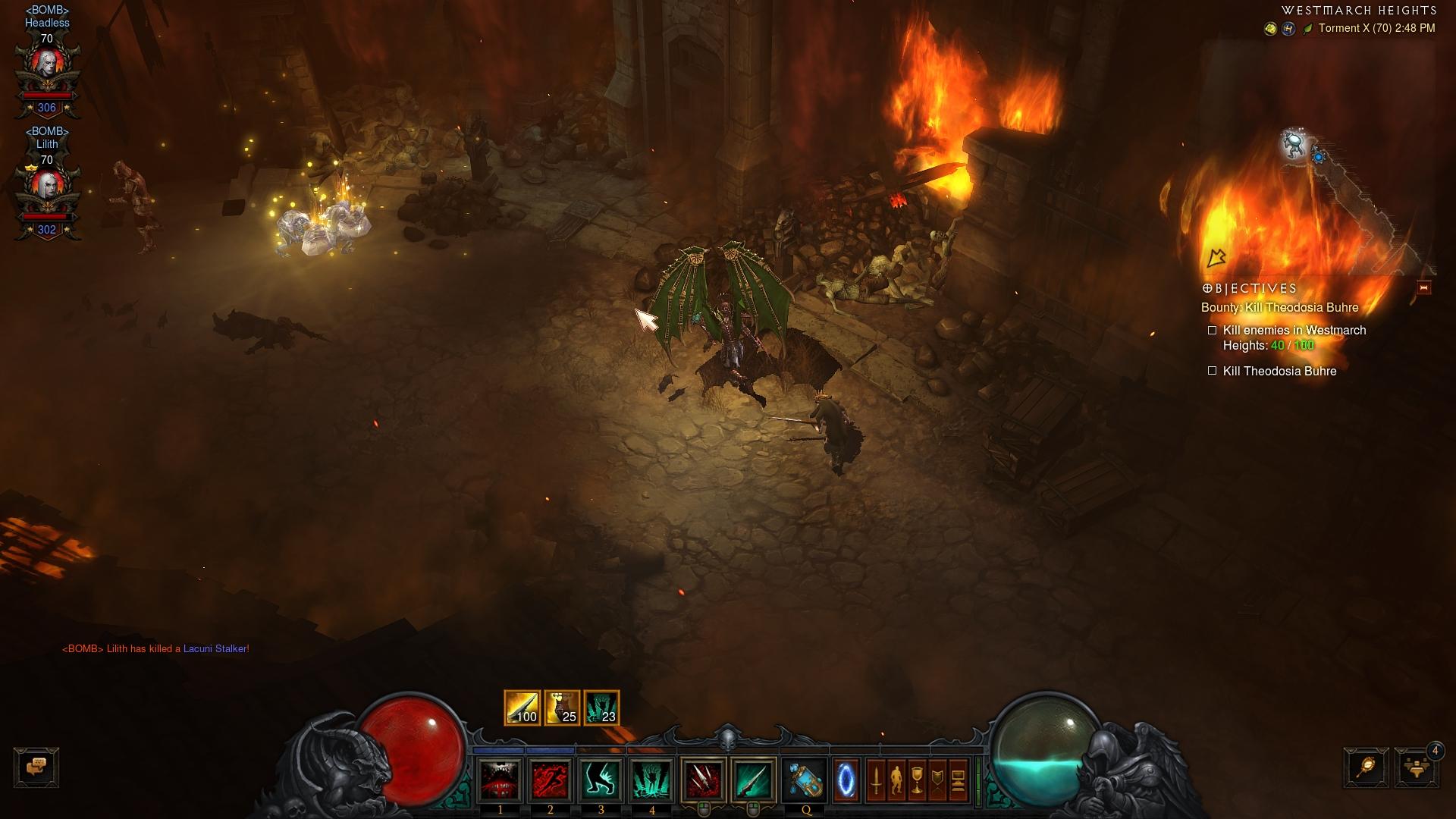Trigger the green grasping hand skill in slot 4

point(652,780)
